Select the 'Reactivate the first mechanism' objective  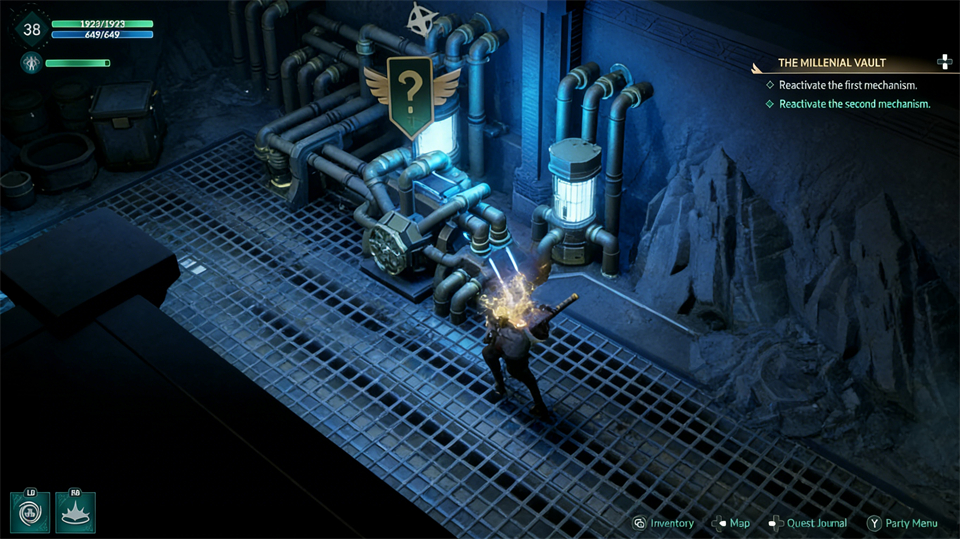[847, 85]
